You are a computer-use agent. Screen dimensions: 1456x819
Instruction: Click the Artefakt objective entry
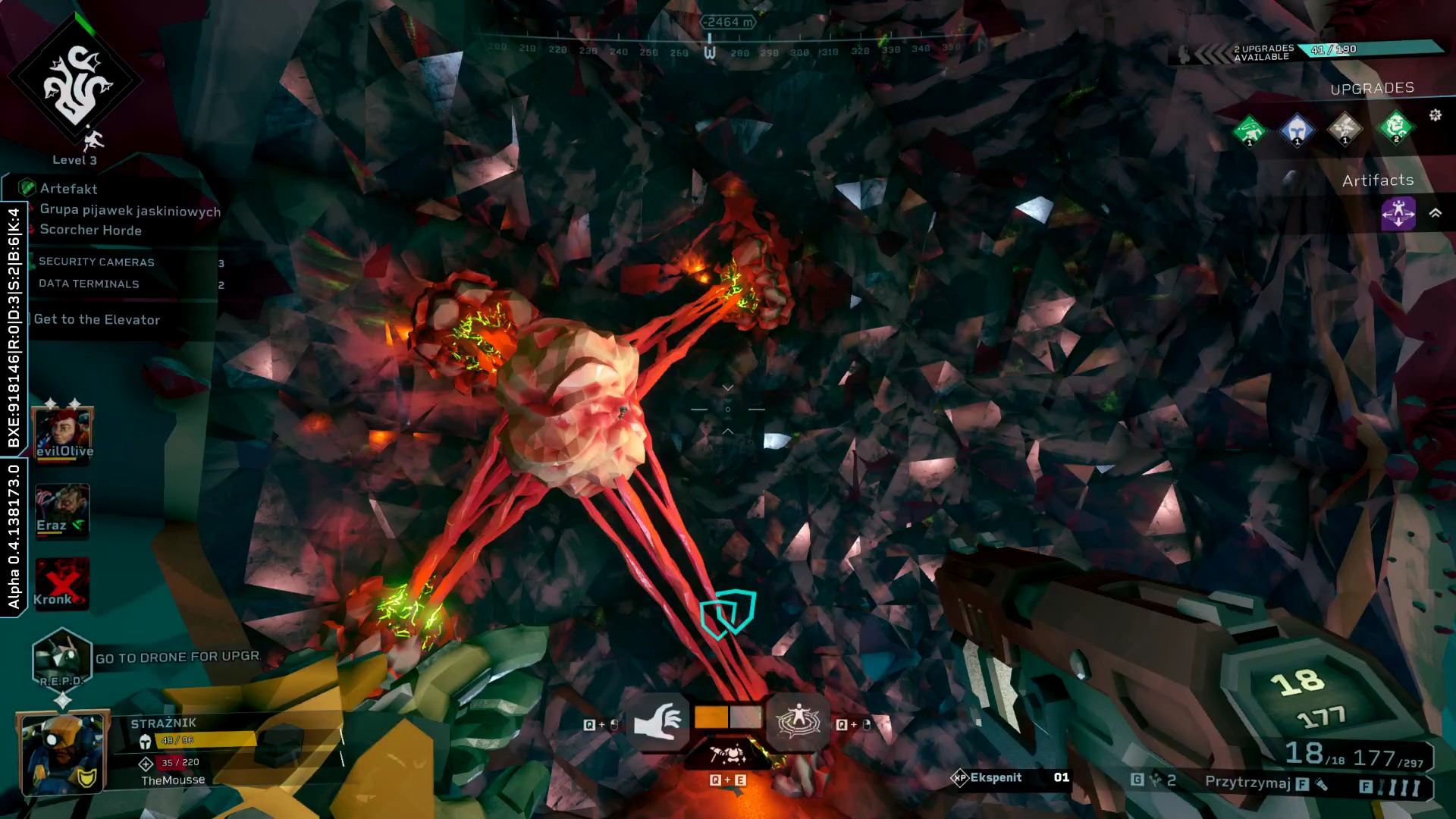coord(68,189)
